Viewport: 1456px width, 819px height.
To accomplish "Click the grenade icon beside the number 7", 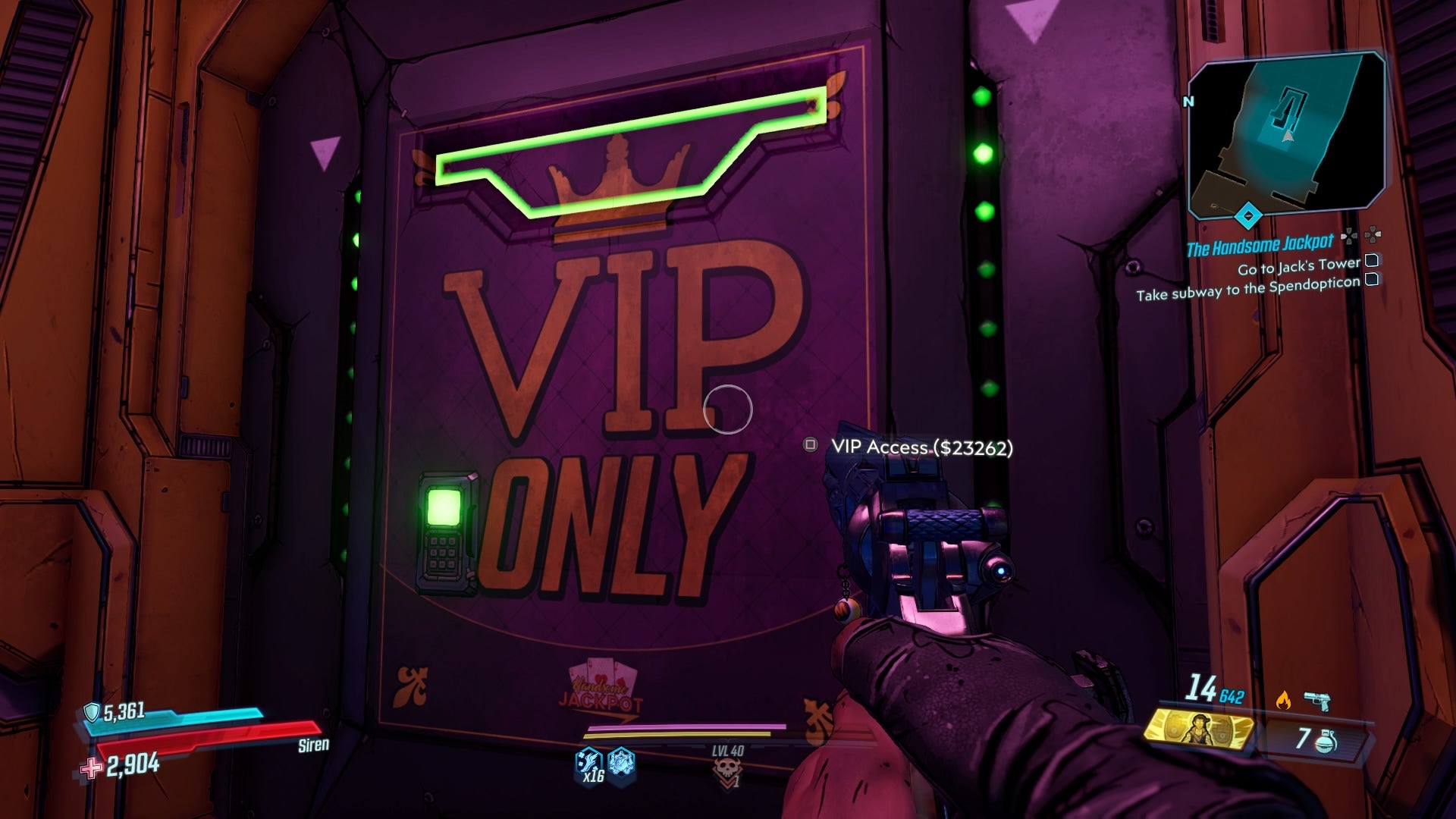I will point(1326,742).
